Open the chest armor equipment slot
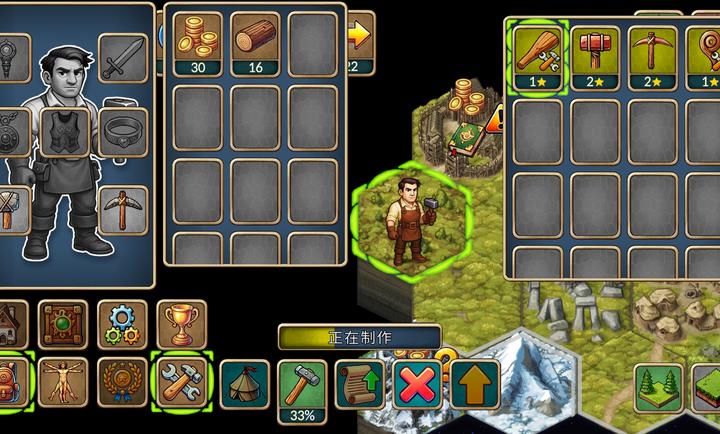Screen dimensions: 720x434 65,132
